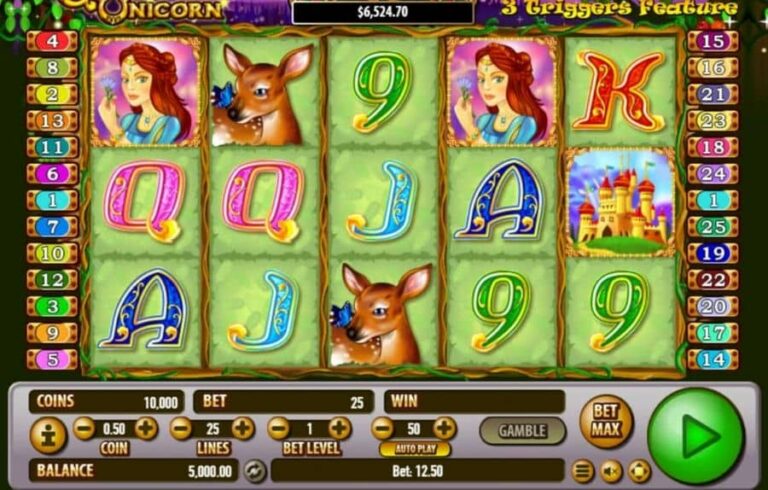Toggle the sound speaker icon
Viewport: 768px width, 490px height.
[x=611, y=470]
